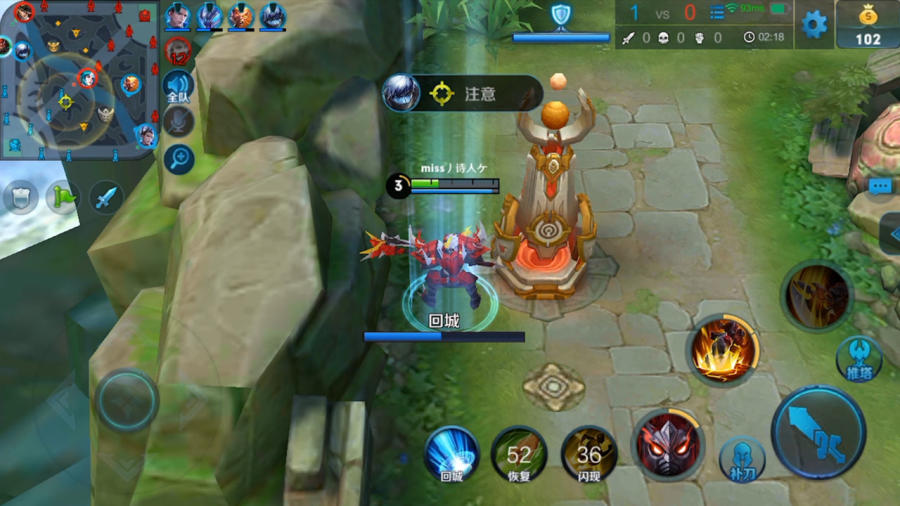The image size is (900, 506).
Task: Cast the red demon mask skill
Action: [668, 443]
